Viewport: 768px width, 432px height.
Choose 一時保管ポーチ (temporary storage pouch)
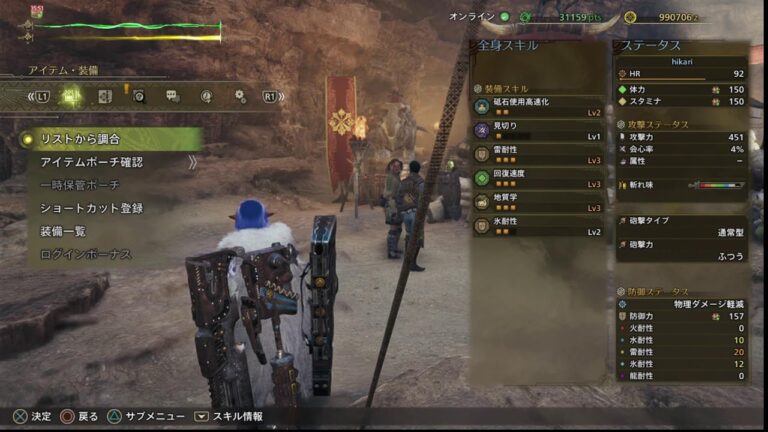pyautogui.click(x=80, y=185)
